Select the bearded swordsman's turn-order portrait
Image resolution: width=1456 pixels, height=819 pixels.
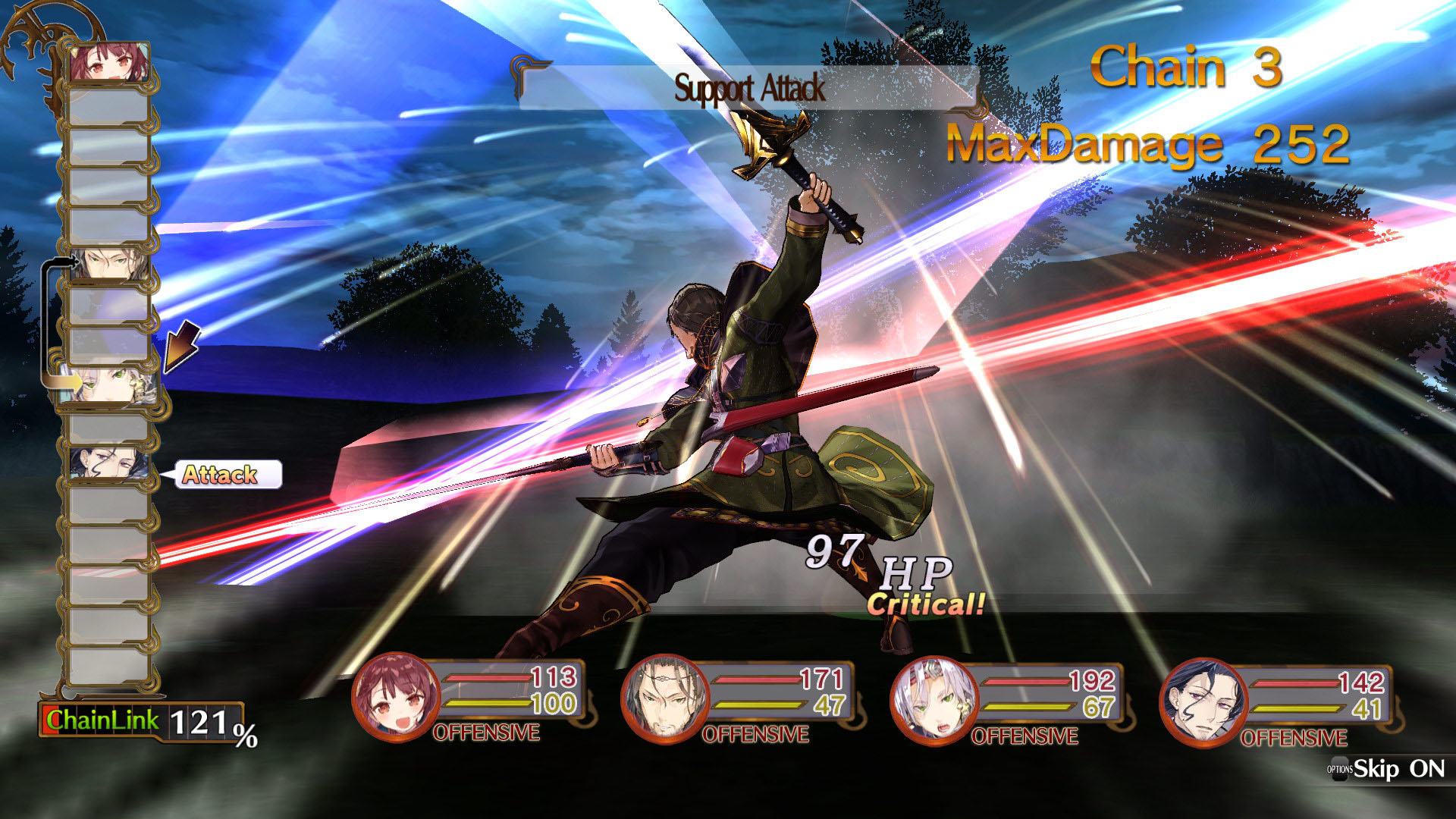pos(108,263)
